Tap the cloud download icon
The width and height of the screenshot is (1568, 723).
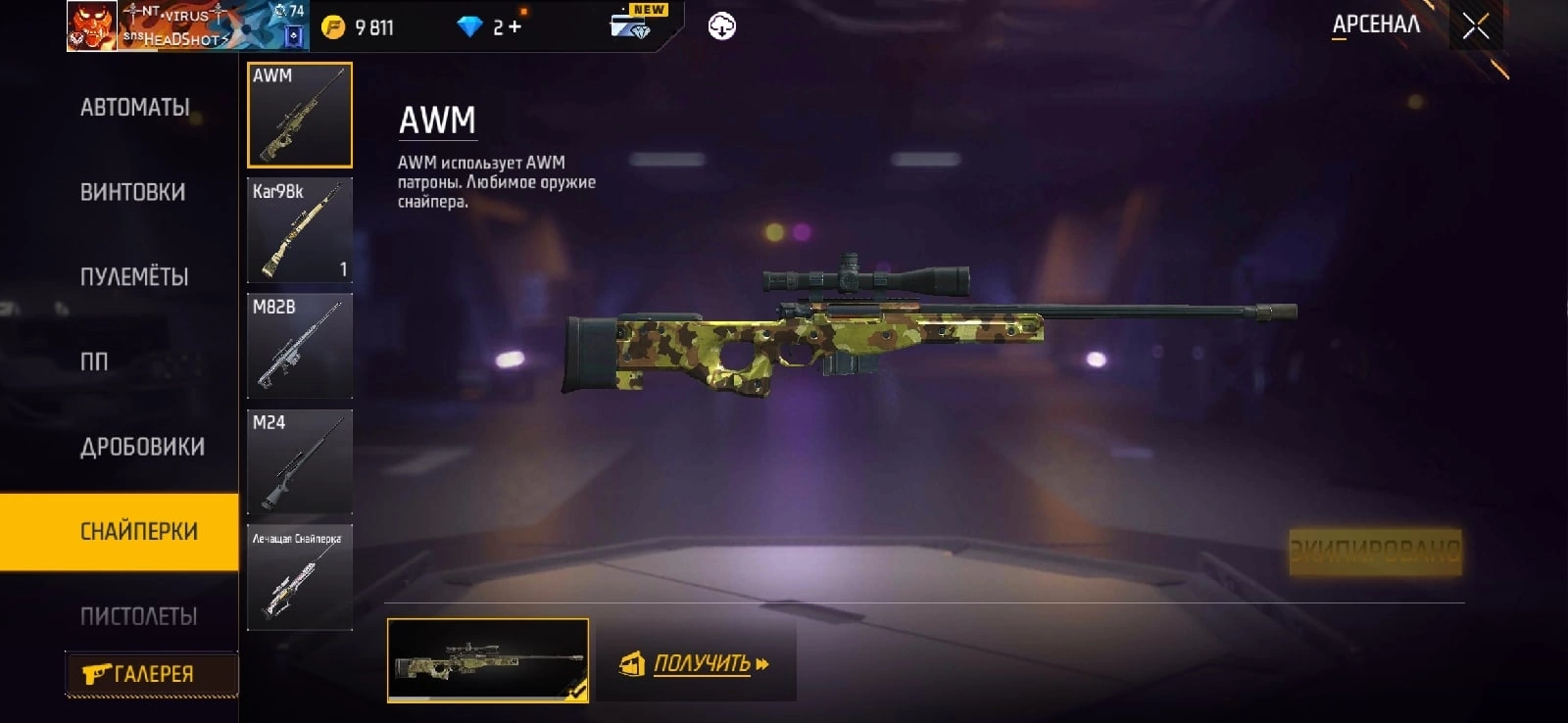(x=722, y=26)
